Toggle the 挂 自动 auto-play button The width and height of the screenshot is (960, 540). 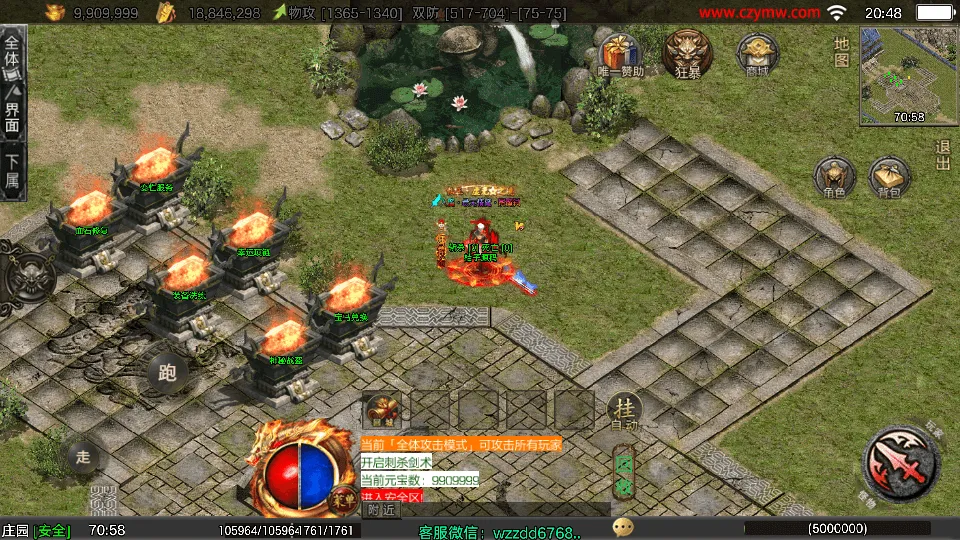(x=624, y=410)
